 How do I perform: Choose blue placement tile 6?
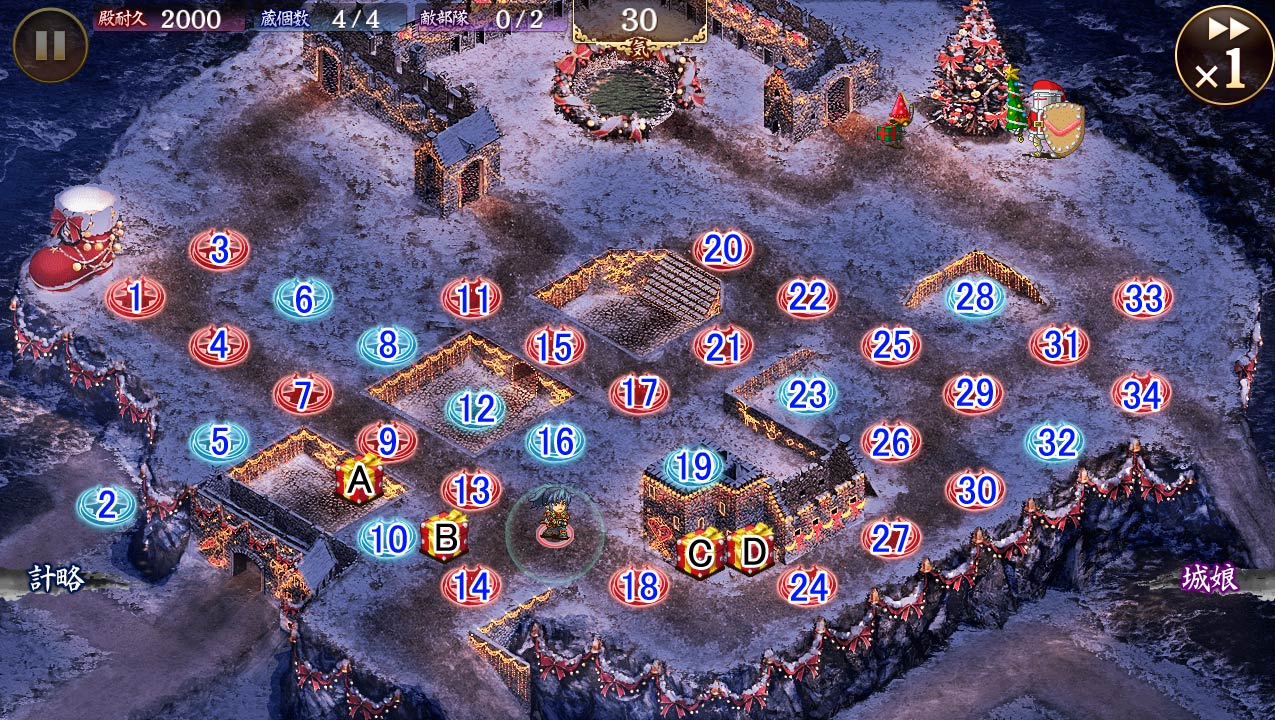[x=304, y=298]
